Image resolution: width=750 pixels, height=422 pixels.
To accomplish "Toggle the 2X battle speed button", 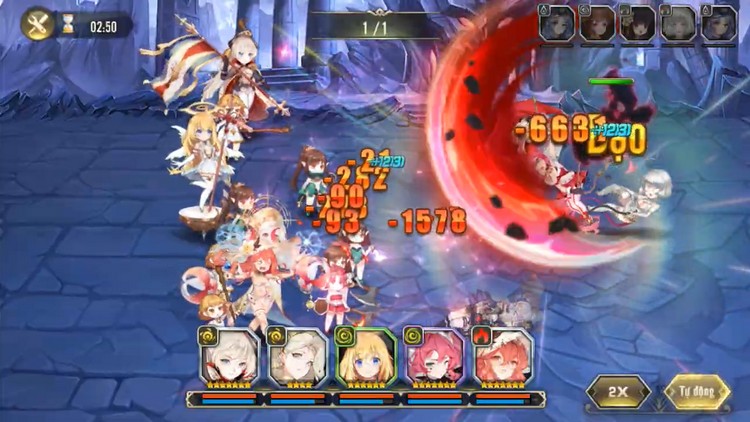I will (618, 391).
